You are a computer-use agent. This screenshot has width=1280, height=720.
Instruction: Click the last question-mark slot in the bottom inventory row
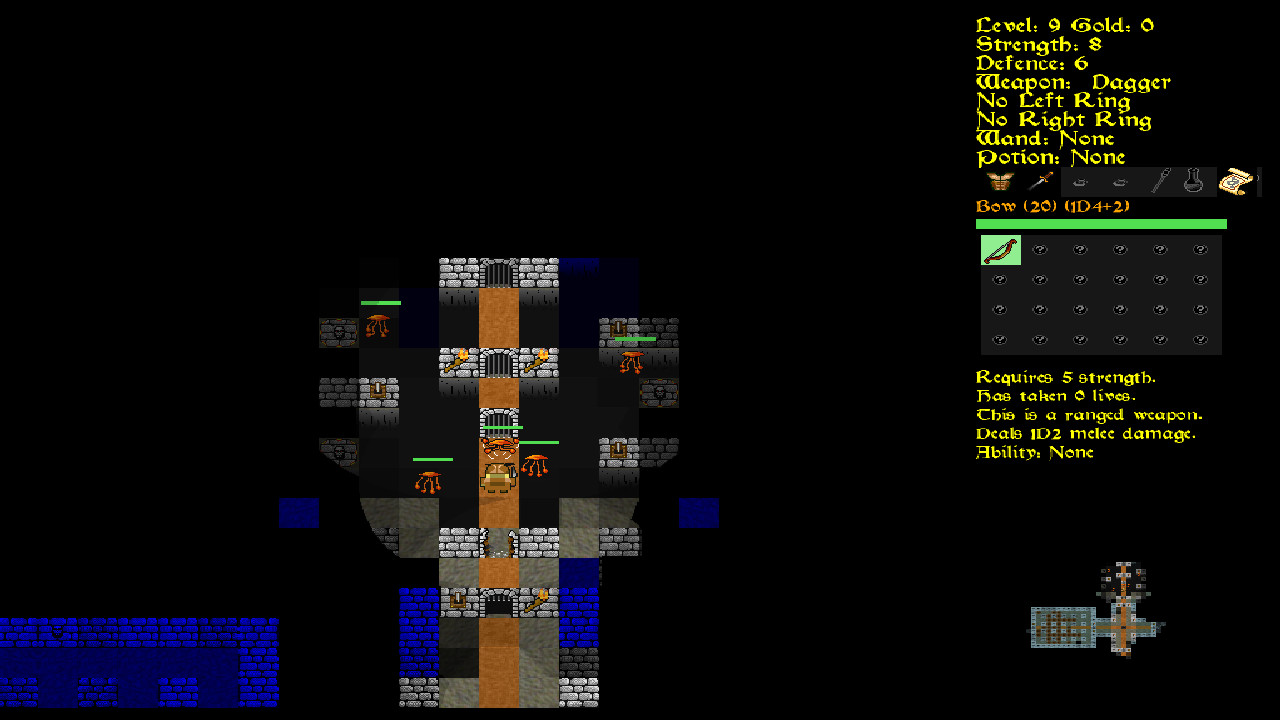[x=1199, y=339]
